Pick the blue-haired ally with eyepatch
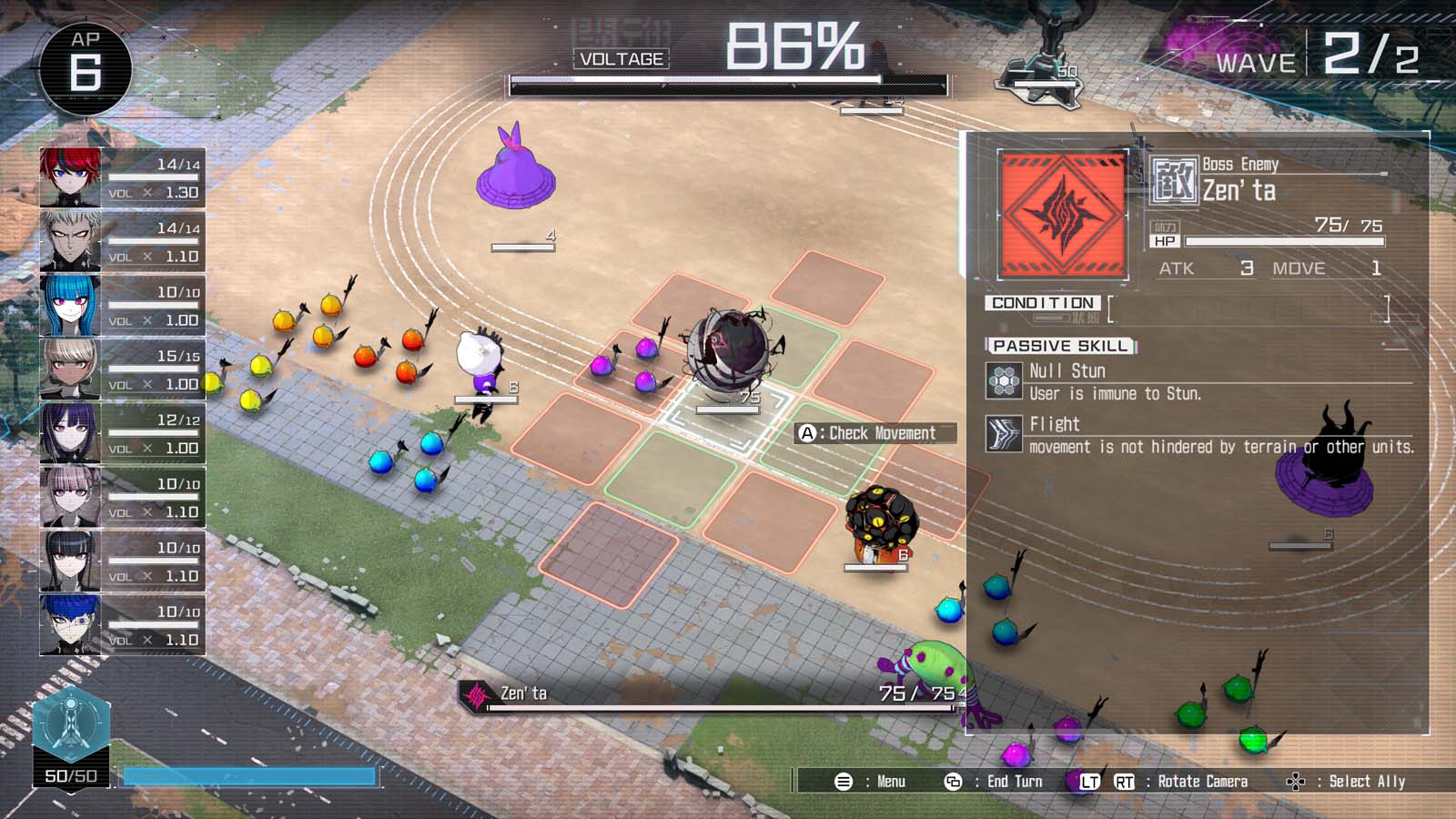Image resolution: width=1456 pixels, height=819 pixels. click(x=71, y=624)
